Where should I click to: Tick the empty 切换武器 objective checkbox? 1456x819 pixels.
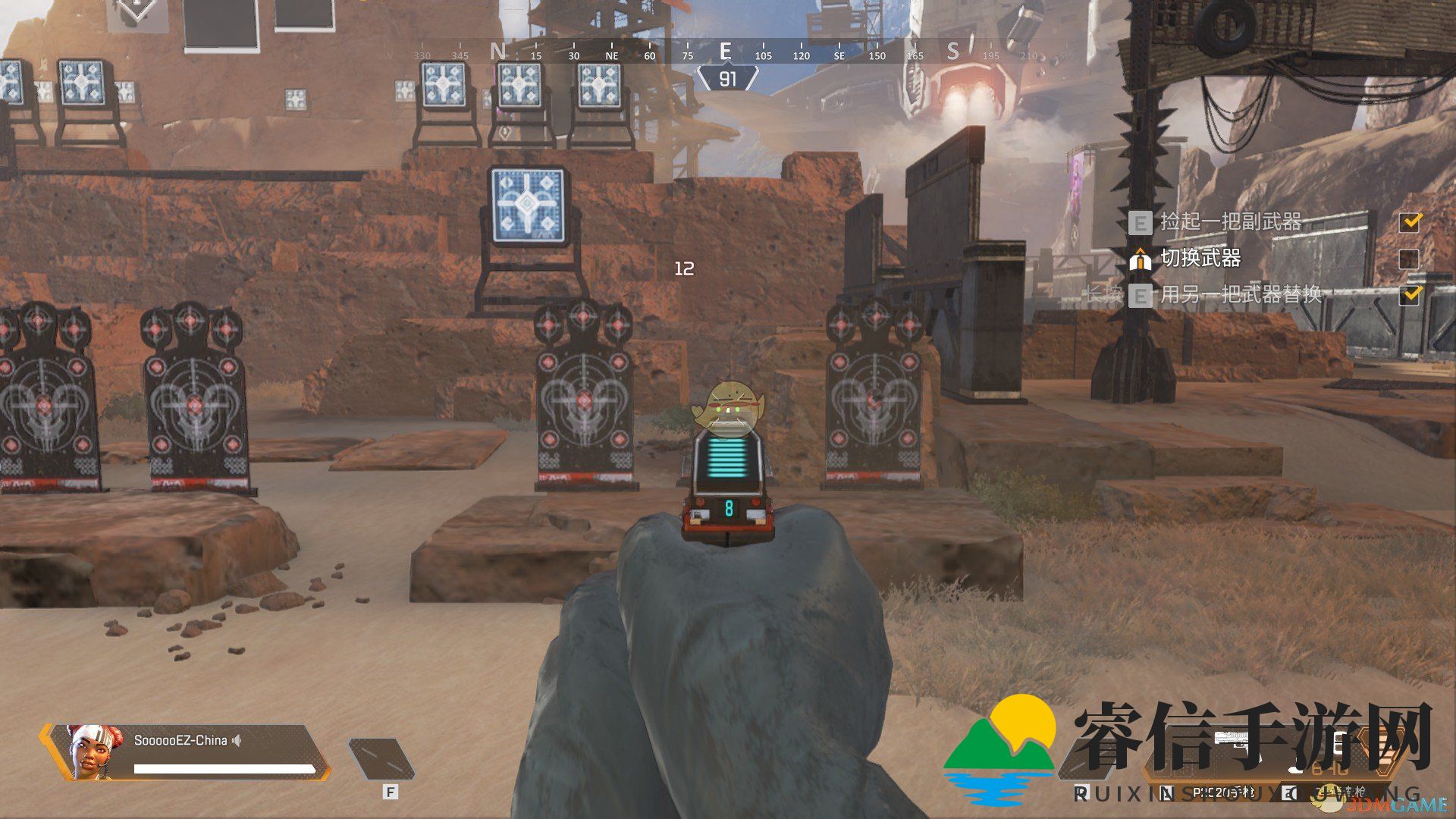[x=1410, y=259]
